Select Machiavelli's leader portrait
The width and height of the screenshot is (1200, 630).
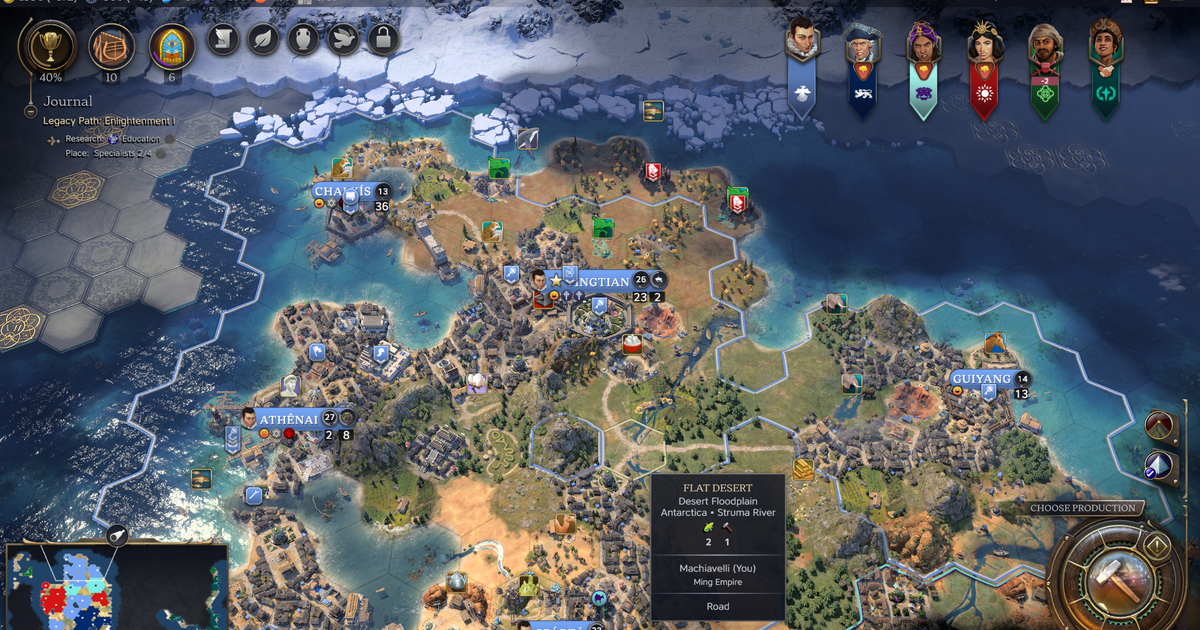tap(803, 42)
